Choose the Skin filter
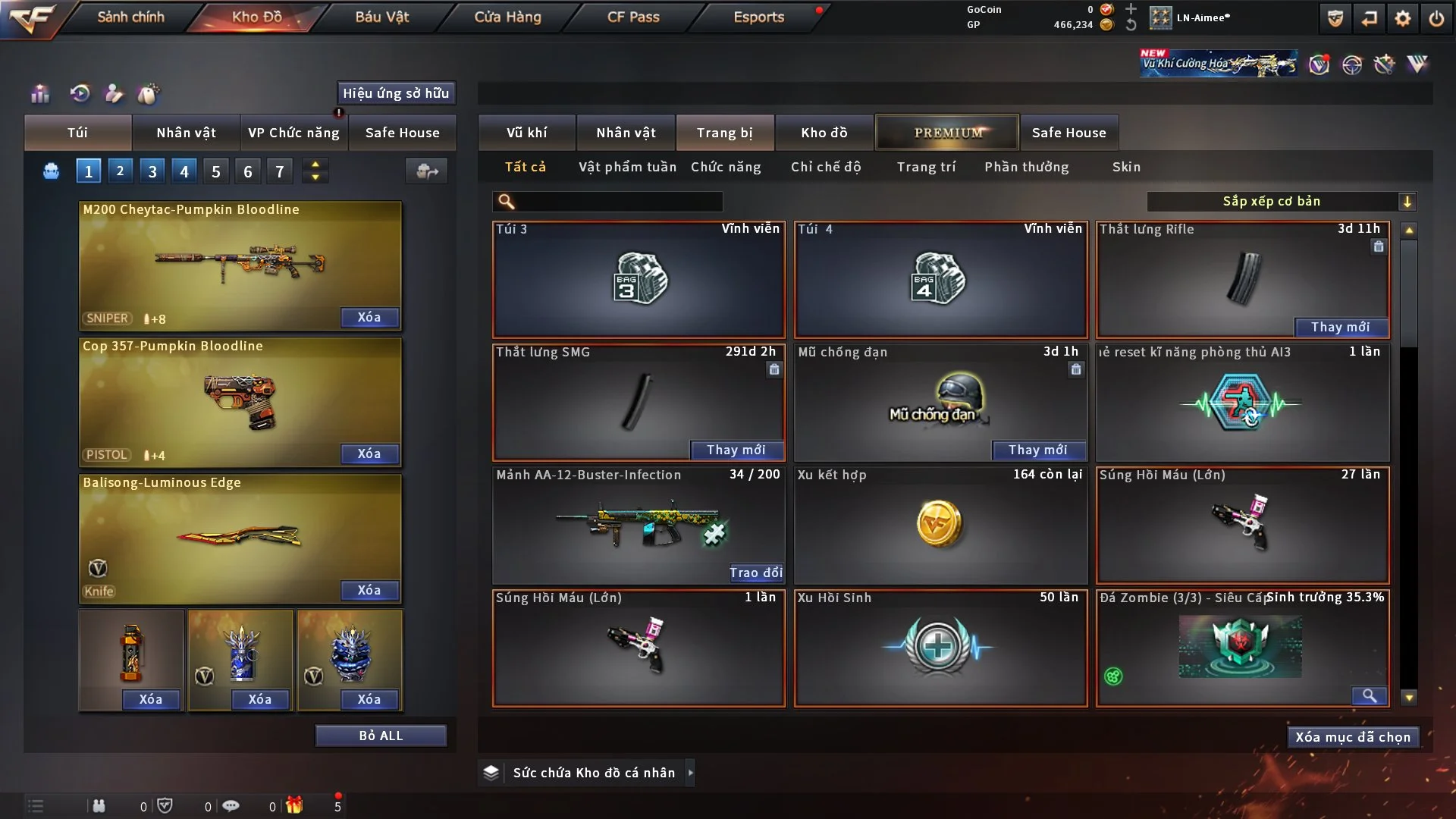 pos(1126,167)
